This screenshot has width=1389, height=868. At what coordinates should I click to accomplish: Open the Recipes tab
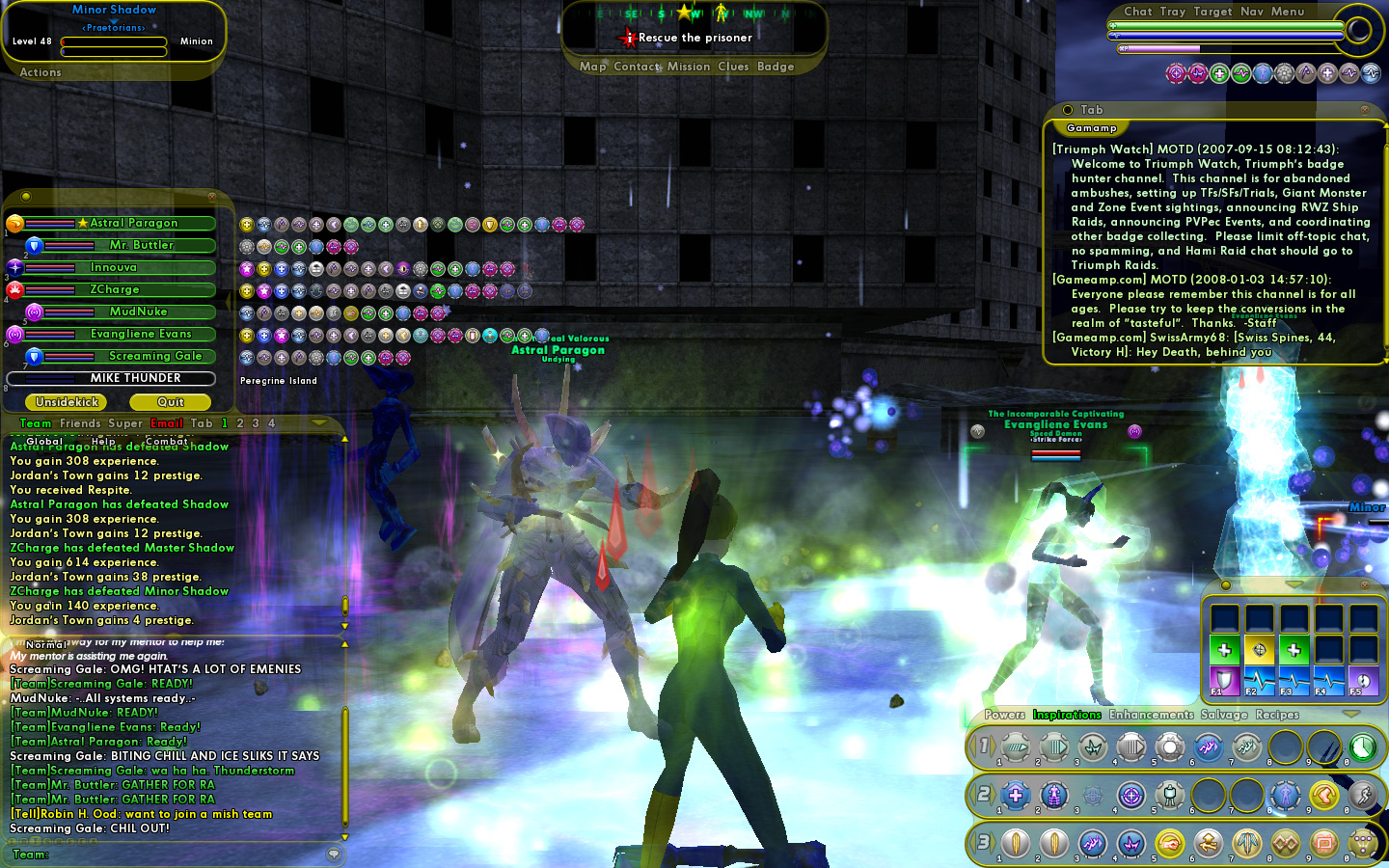pos(1277,715)
